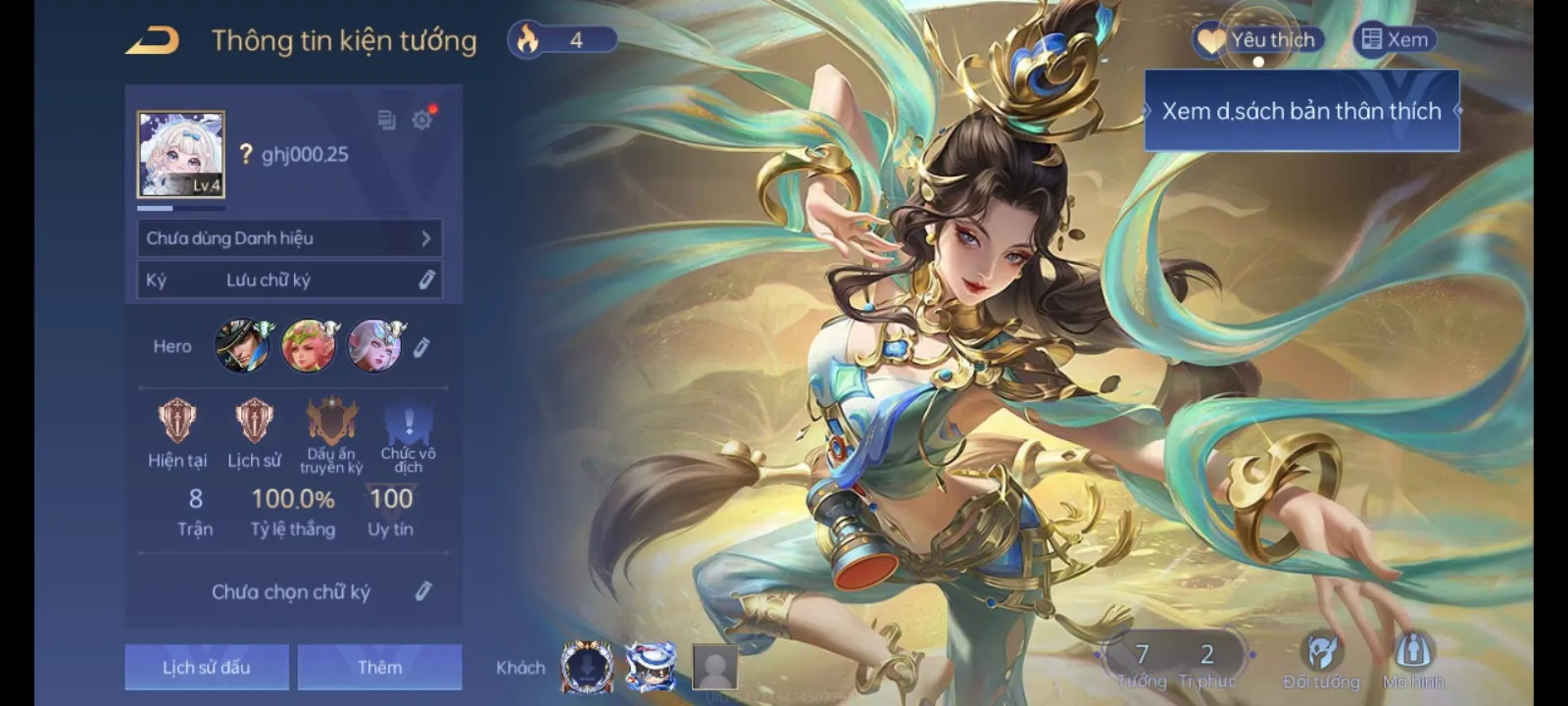Edit the Chưa chọn chữ ký text
Image resolution: width=1568 pixels, height=706 pixels.
coord(422,591)
